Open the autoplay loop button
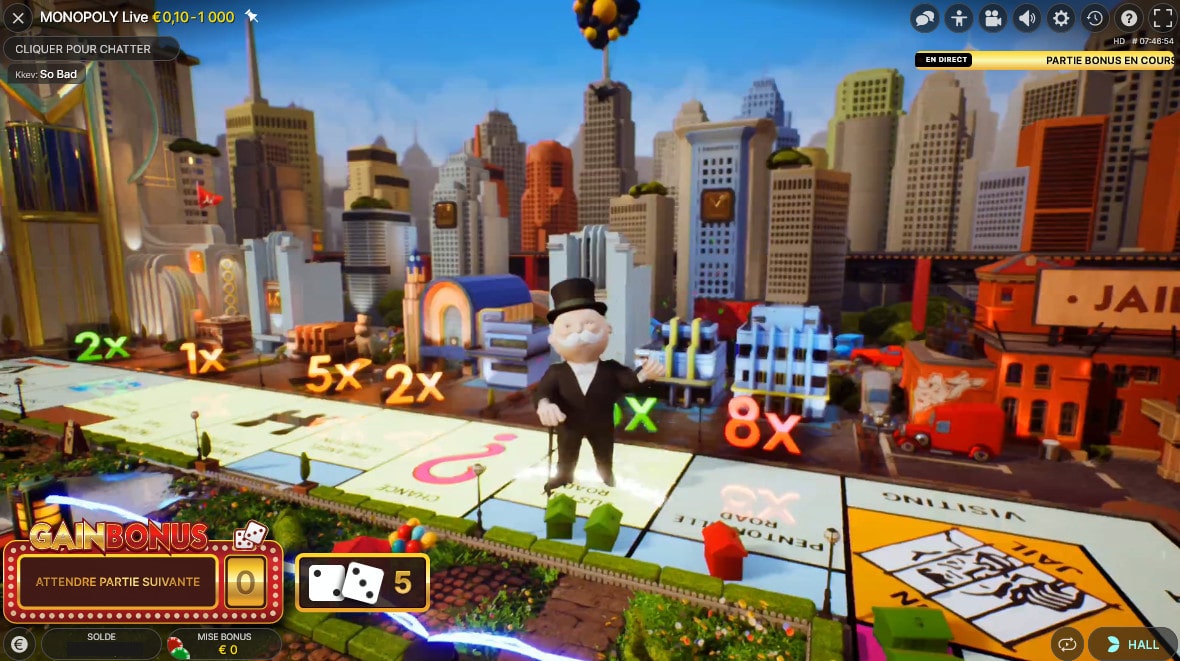1180x661 pixels. [1067, 645]
